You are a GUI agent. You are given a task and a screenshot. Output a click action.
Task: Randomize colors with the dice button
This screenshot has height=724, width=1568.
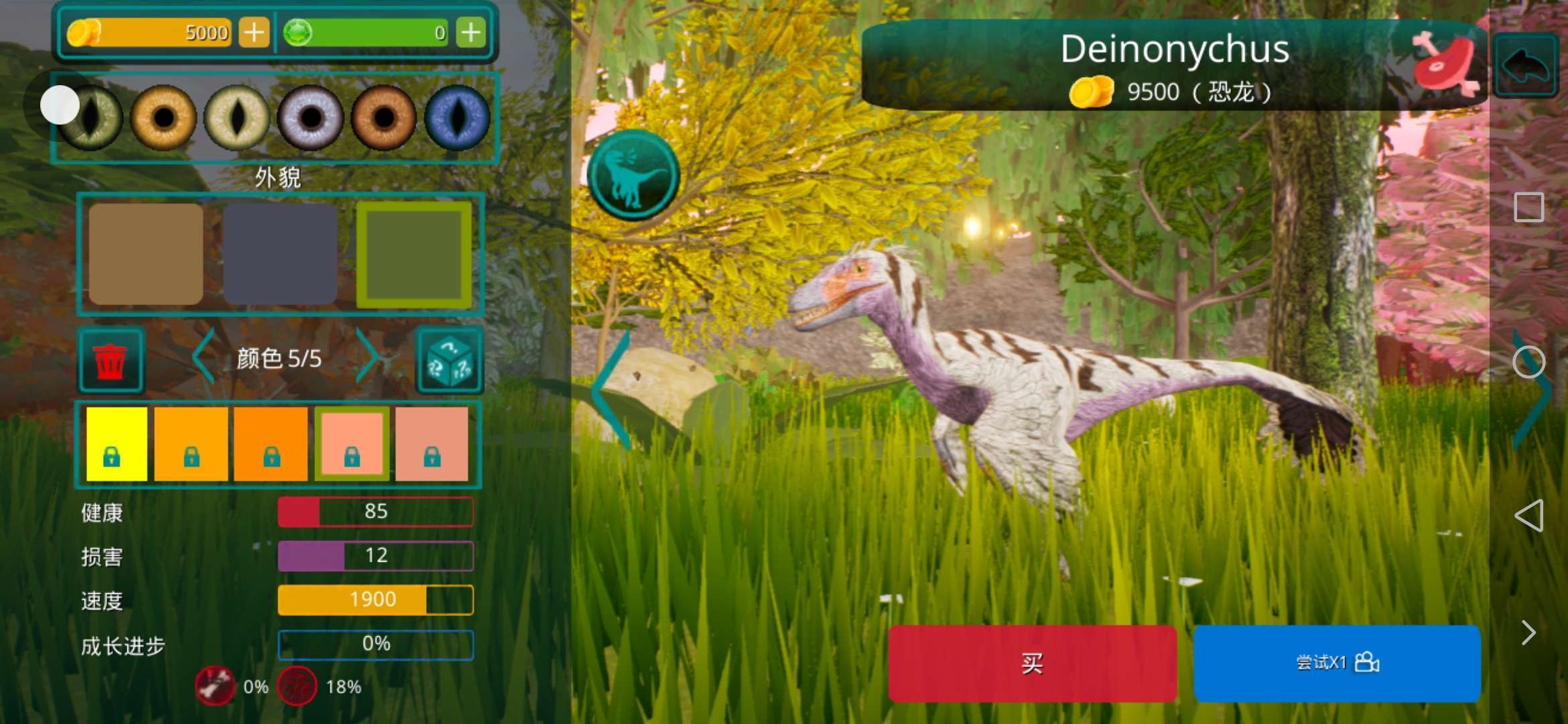pos(450,361)
